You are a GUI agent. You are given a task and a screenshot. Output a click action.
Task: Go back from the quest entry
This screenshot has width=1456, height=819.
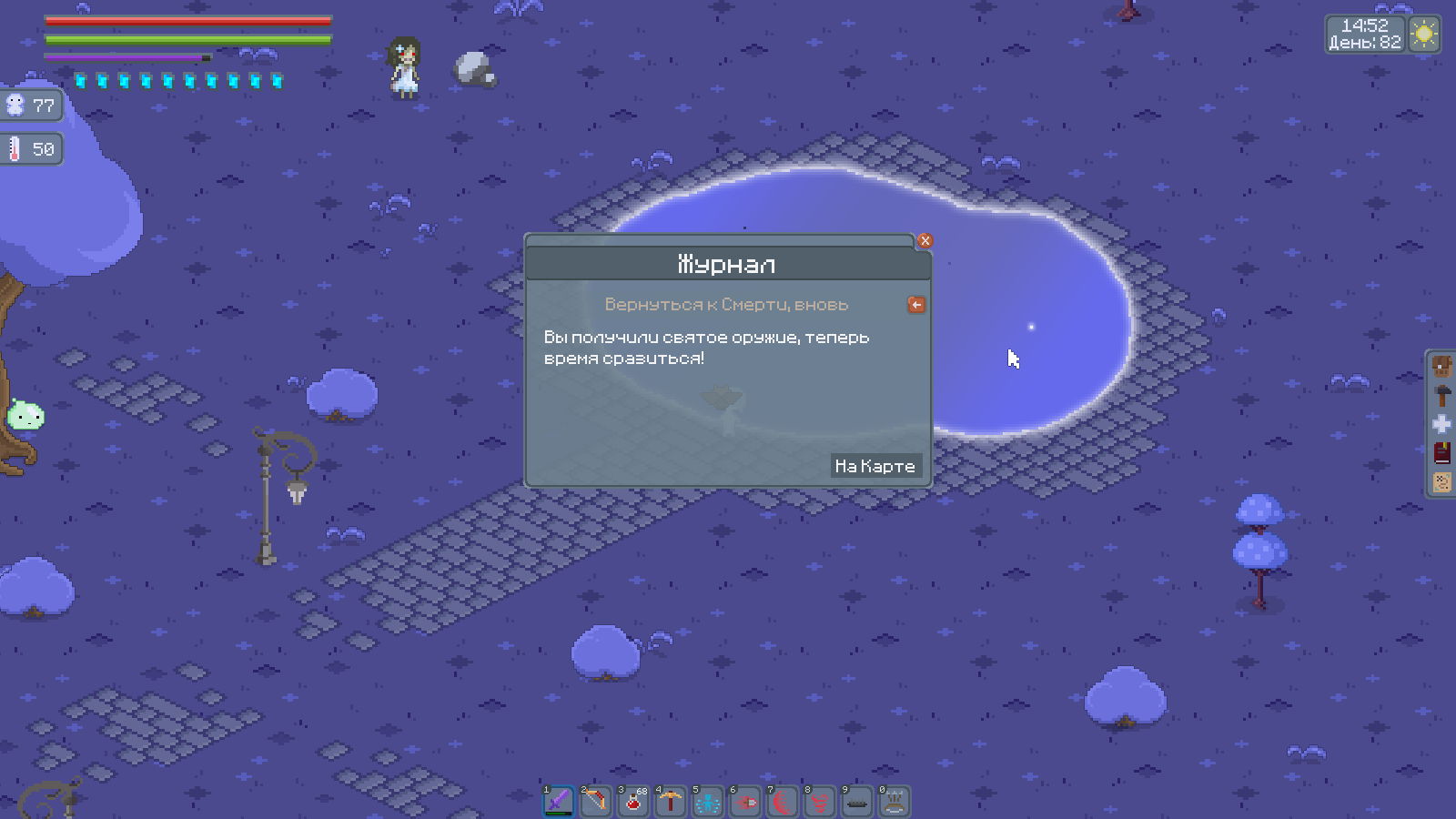coord(916,305)
